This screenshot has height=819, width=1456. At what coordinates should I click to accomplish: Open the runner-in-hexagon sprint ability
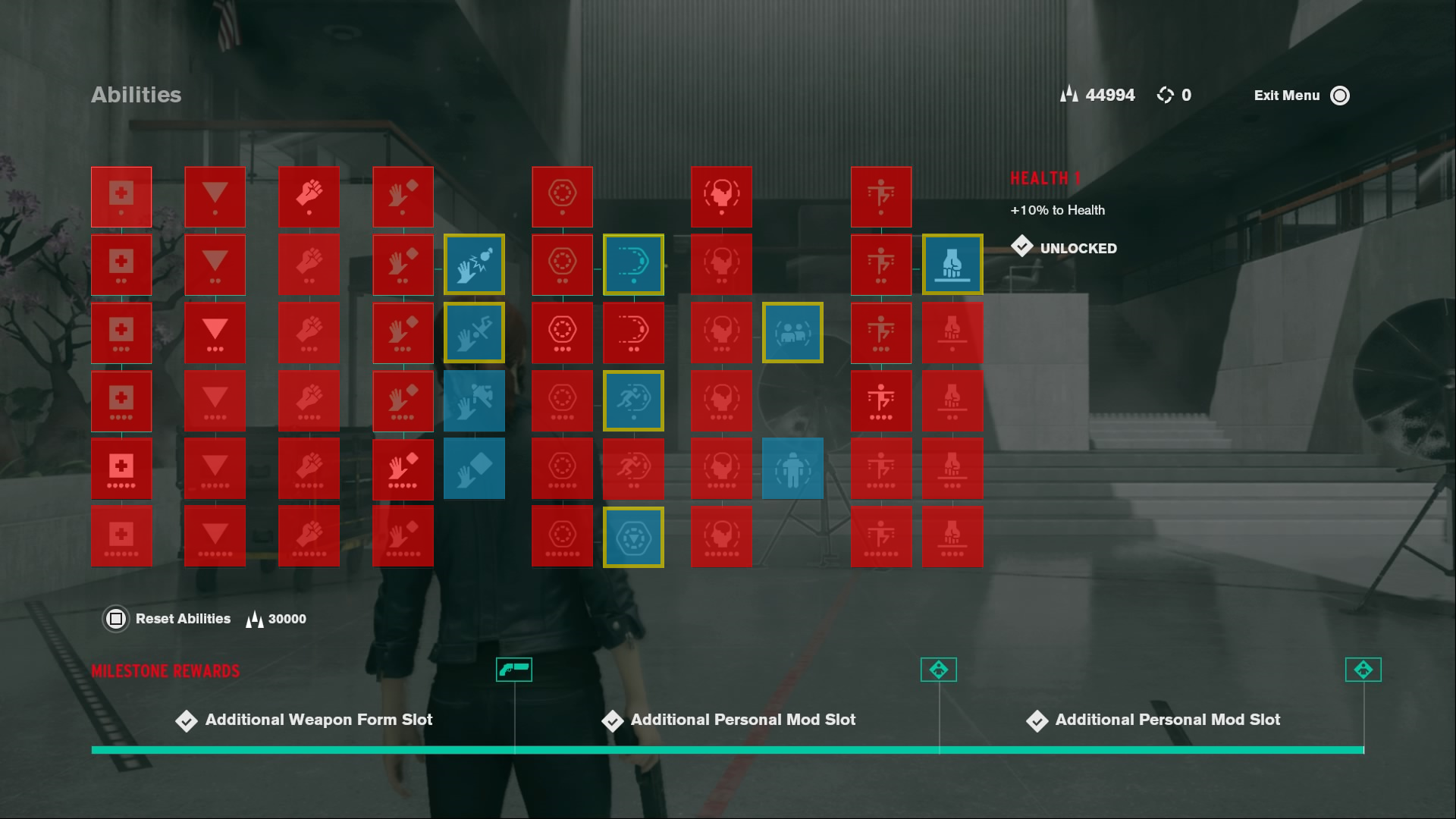[x=634, y=400]
